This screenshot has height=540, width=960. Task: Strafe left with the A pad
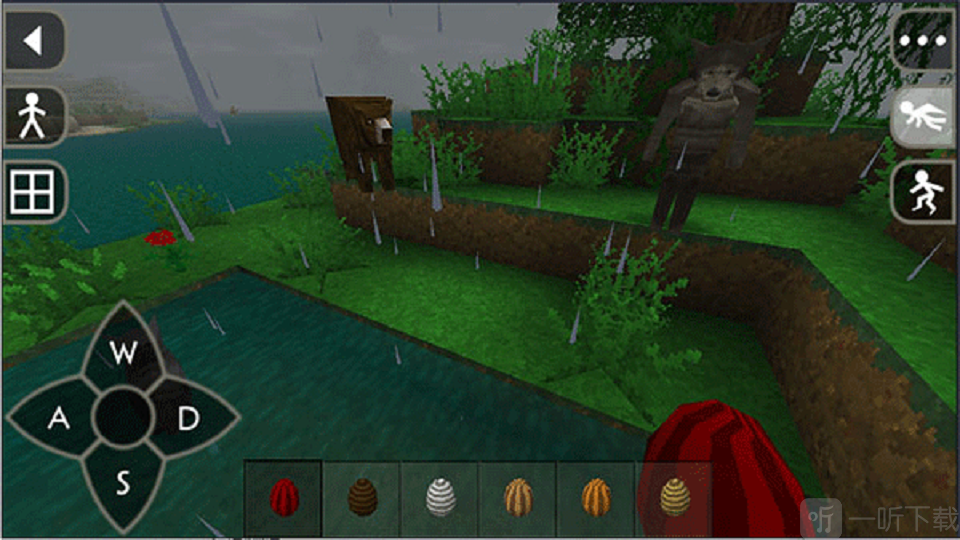coord(58,419)
